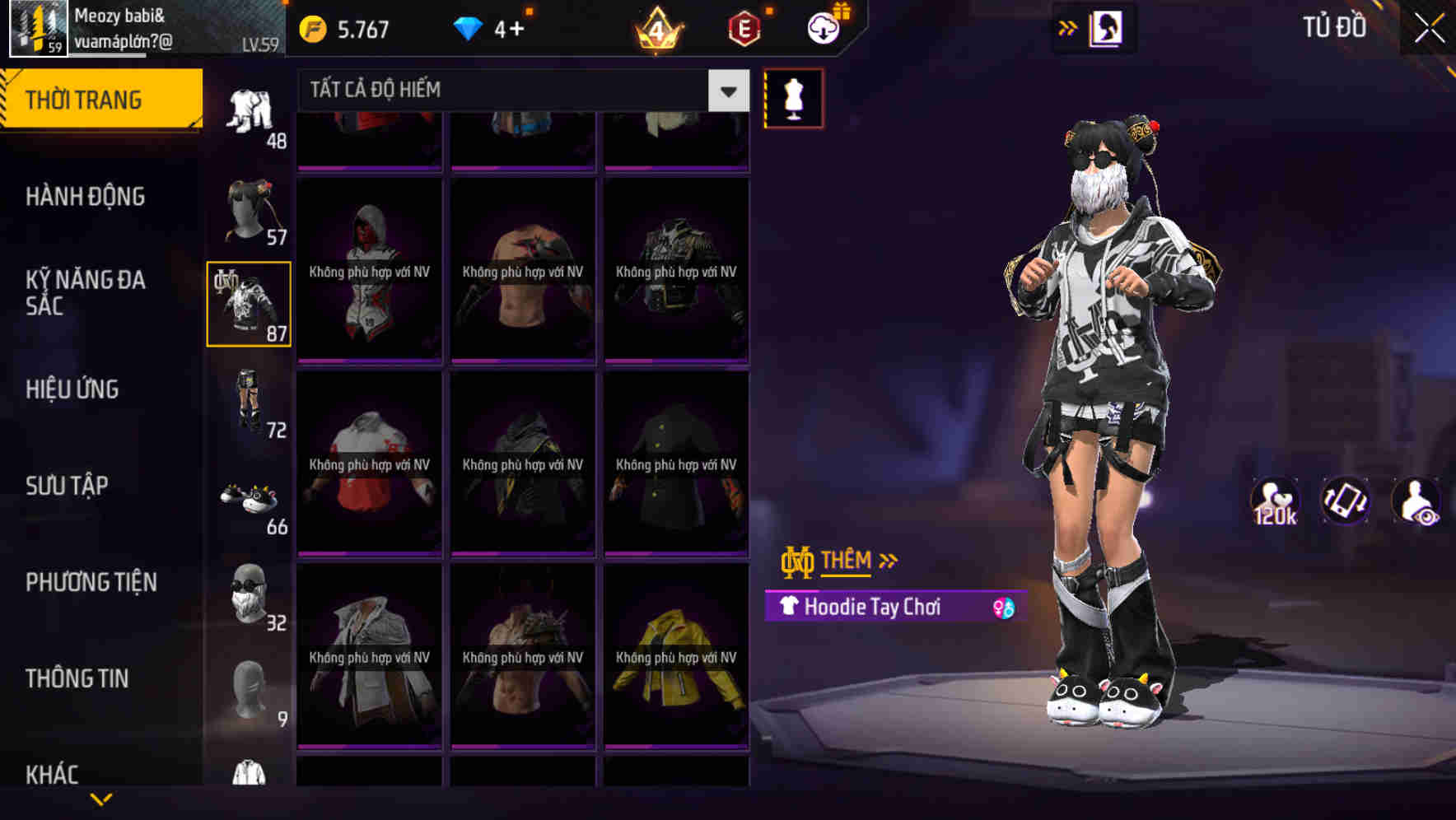Open the PHƯƠNG TIỆN category
Viewport: 1456px width, 820px height.
(x=91, y=581)
